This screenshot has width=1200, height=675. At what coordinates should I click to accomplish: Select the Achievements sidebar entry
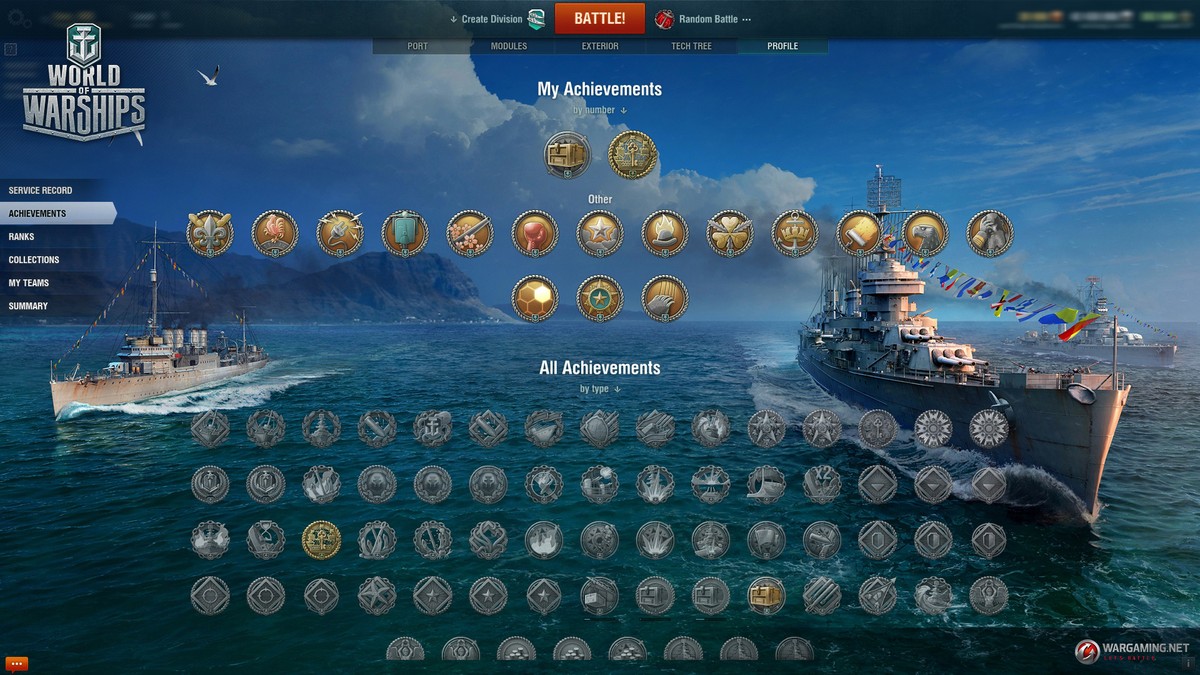click(x=38, y=213)
